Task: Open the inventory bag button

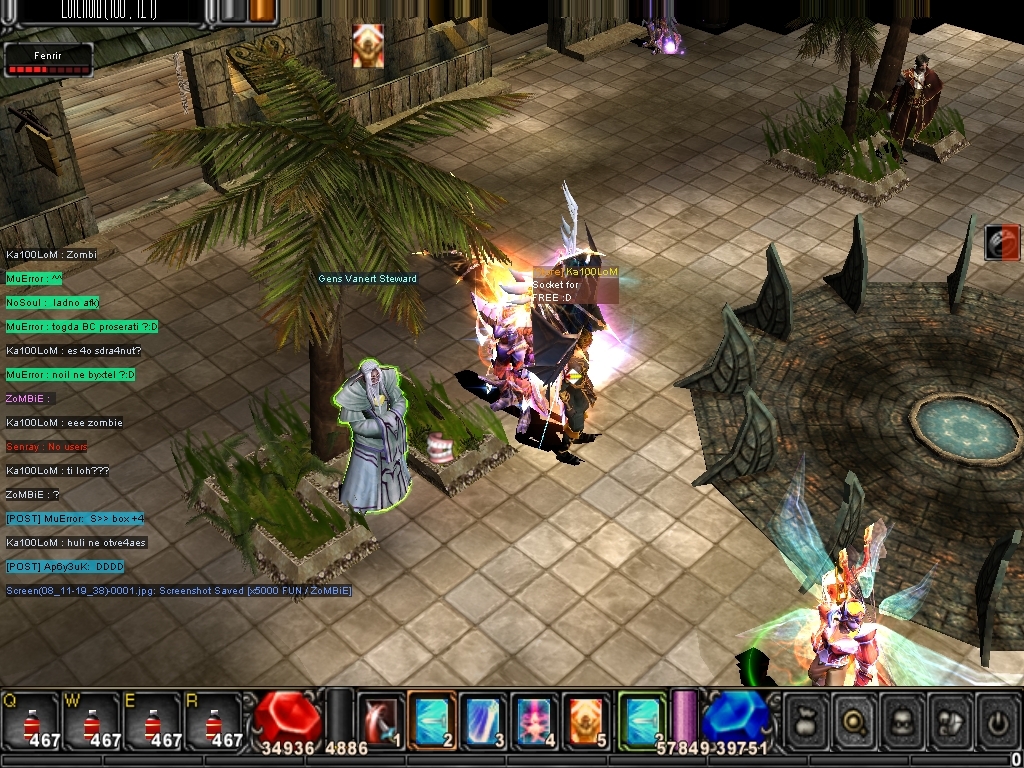Action: coord(806,720)
